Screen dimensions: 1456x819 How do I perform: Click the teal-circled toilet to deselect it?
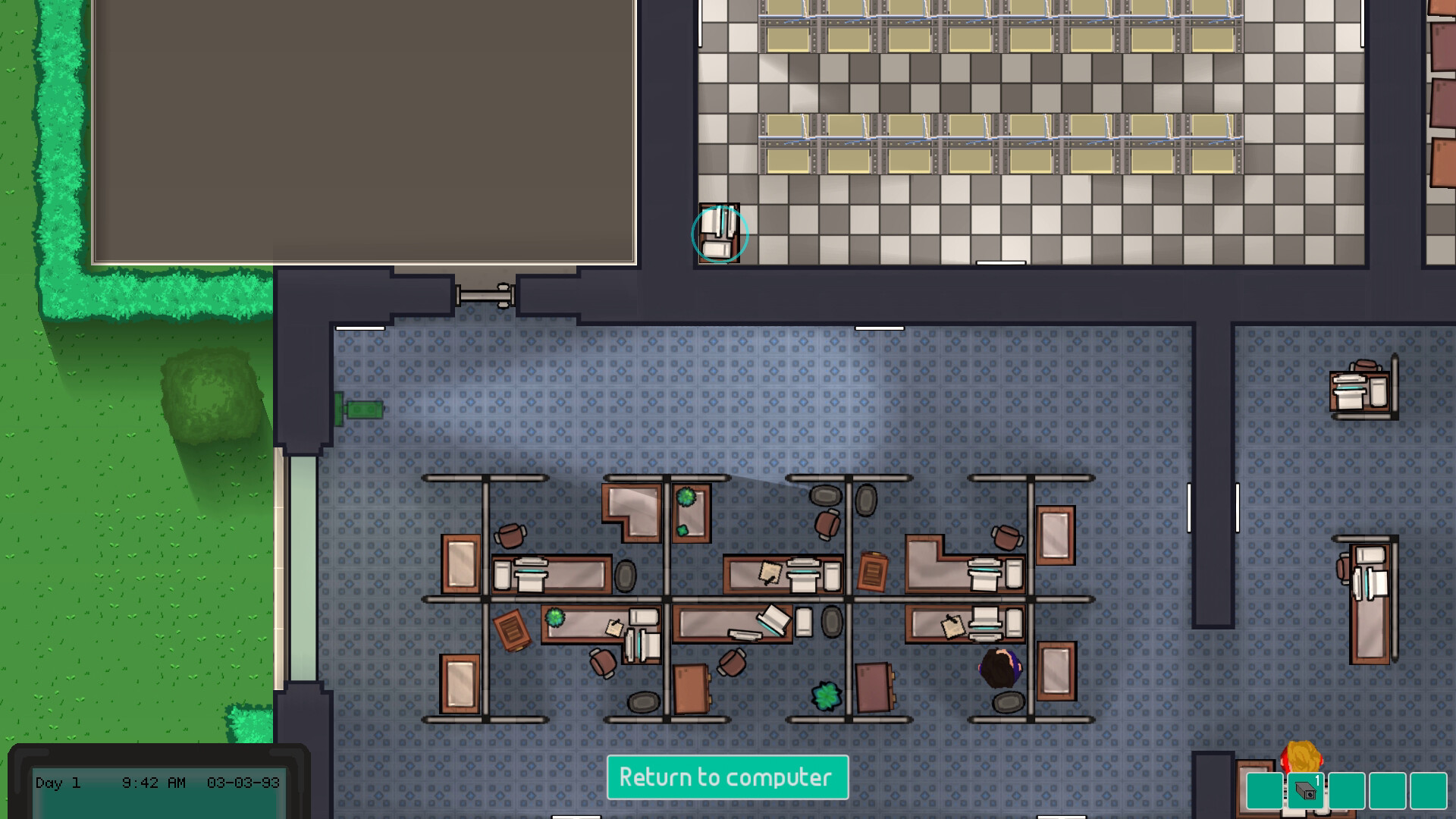pyautogui.click(x=719, y=234)
